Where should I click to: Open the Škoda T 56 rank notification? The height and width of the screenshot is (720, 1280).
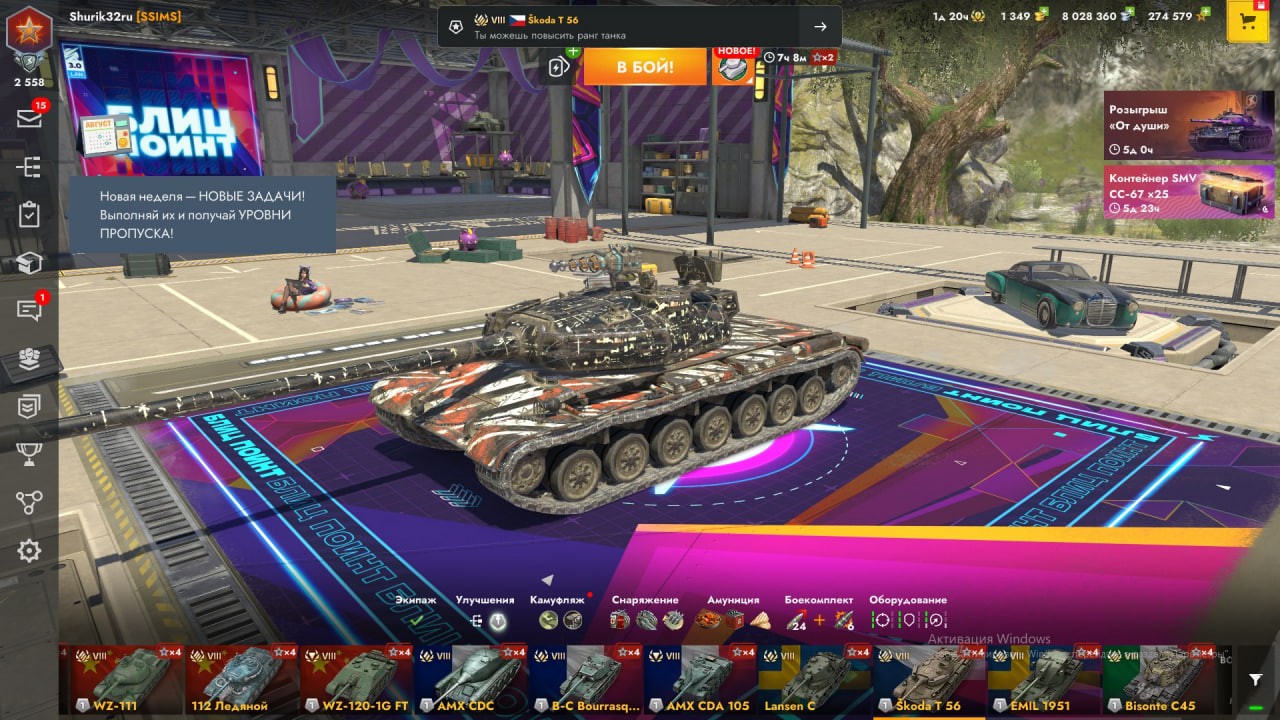click(639, 27)
